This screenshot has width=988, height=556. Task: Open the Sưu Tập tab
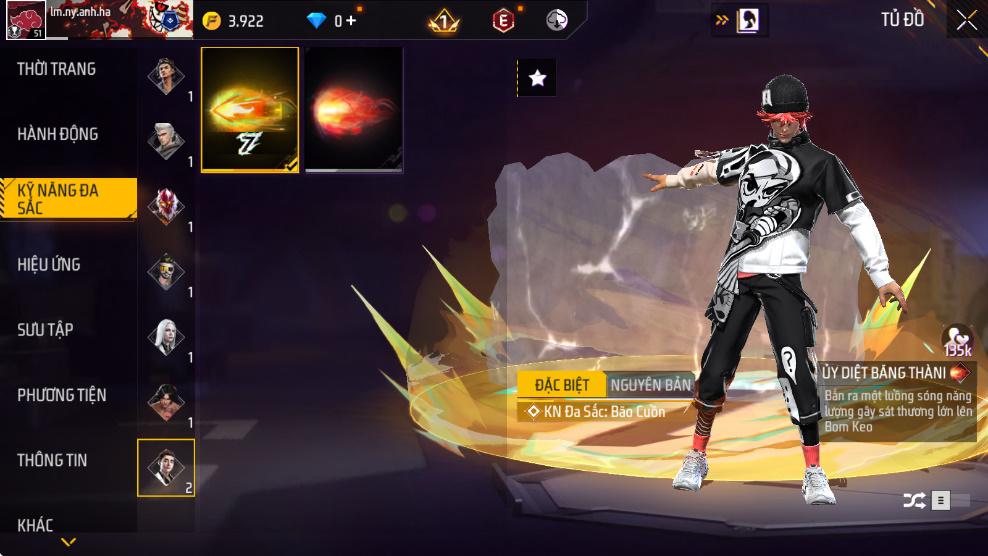(x=45, y=330)
